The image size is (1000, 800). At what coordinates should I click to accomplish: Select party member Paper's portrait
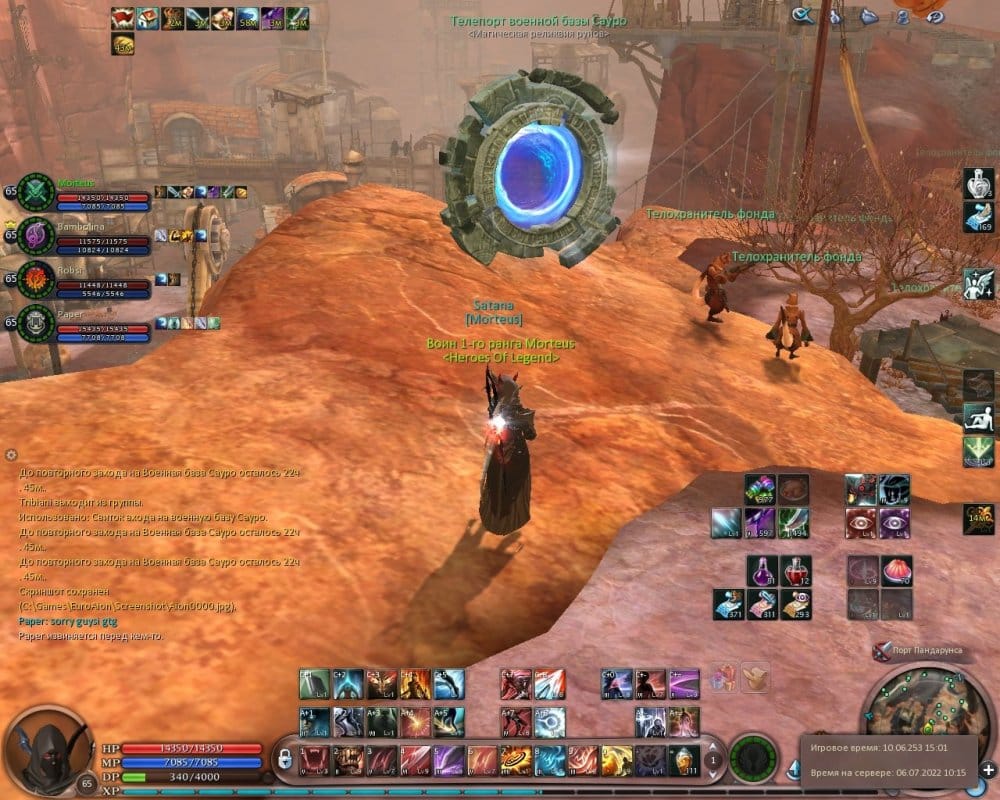tap(37, 323)
